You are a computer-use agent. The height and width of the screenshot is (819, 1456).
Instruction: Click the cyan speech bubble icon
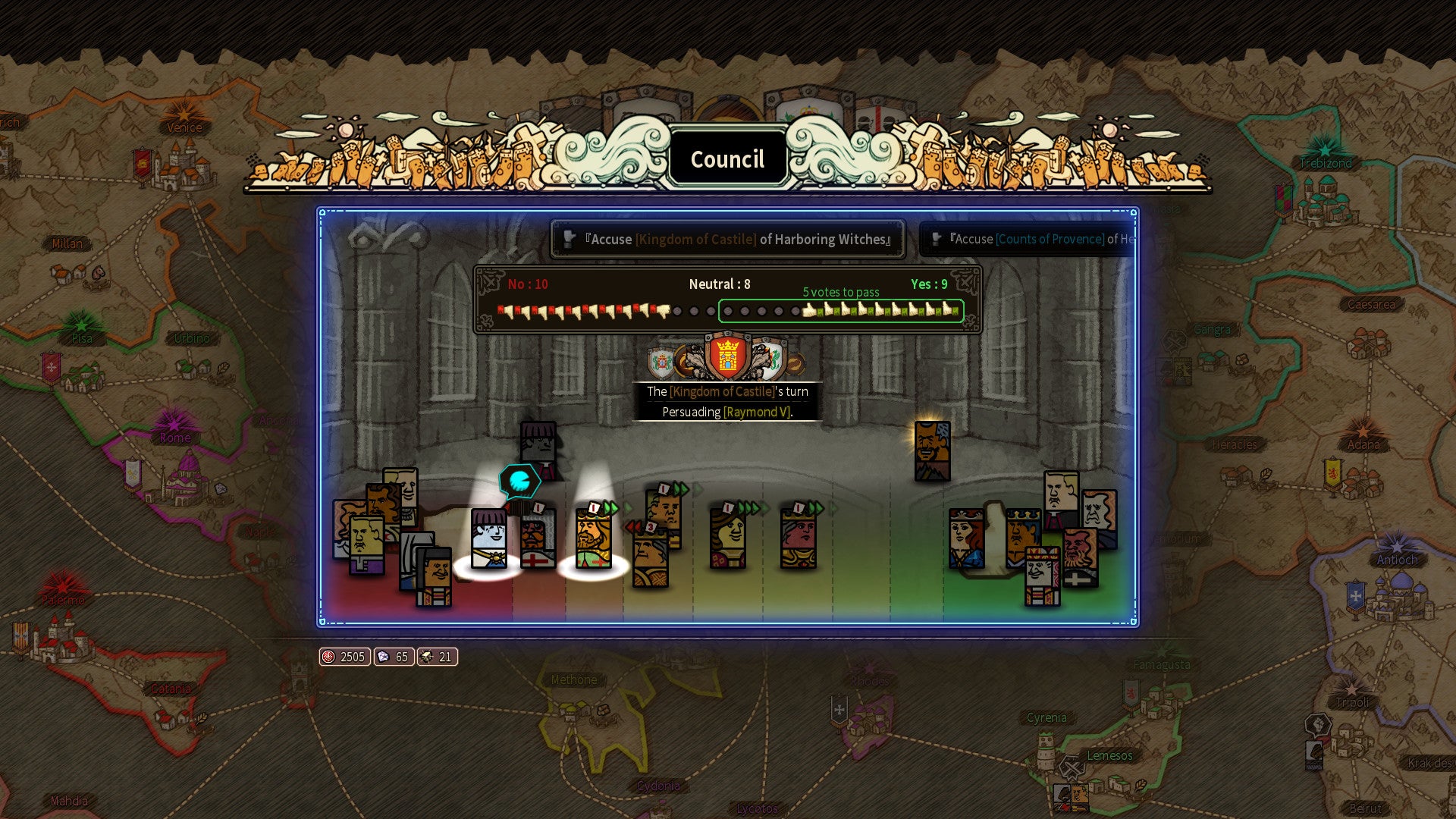click(x=519, y=481)
